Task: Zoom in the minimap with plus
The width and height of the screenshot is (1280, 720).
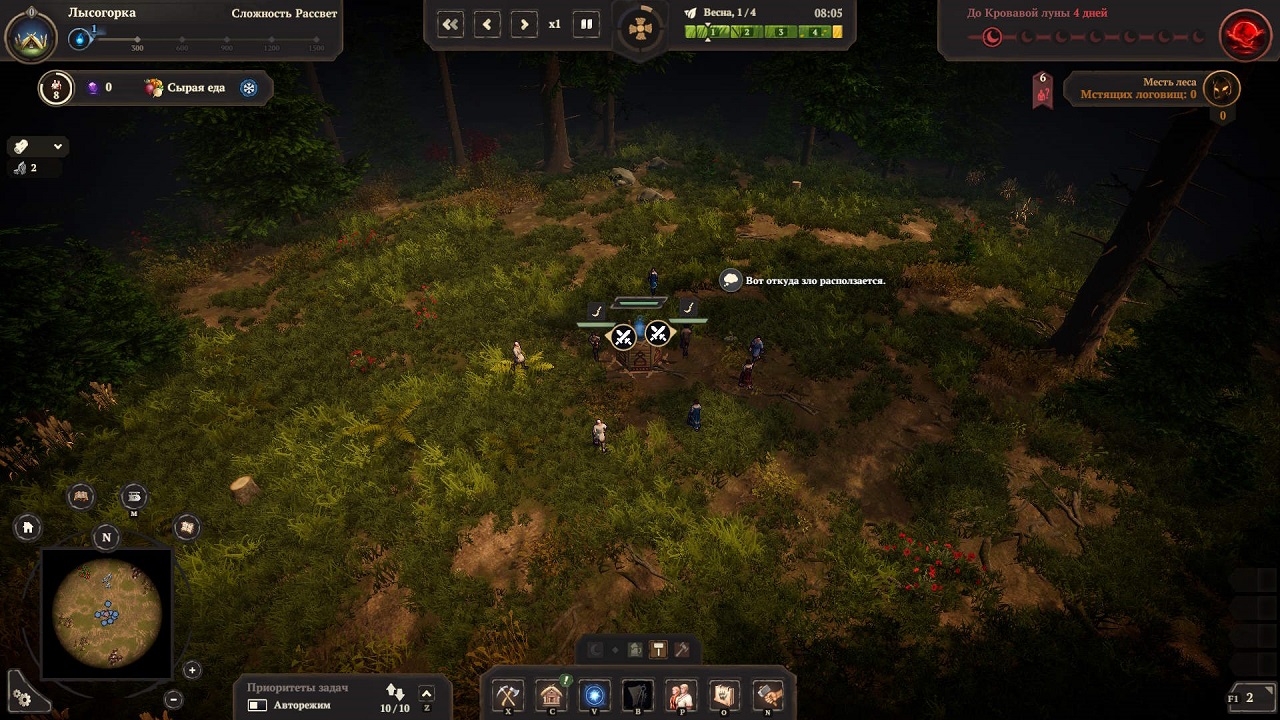Action: coord(192,670)
